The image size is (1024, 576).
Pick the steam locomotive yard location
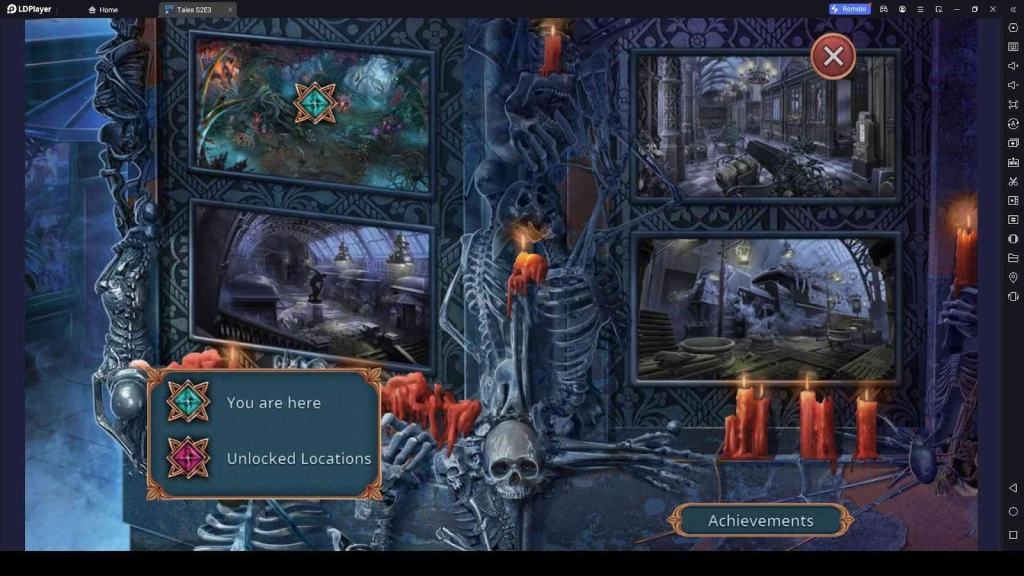(765, 308)
